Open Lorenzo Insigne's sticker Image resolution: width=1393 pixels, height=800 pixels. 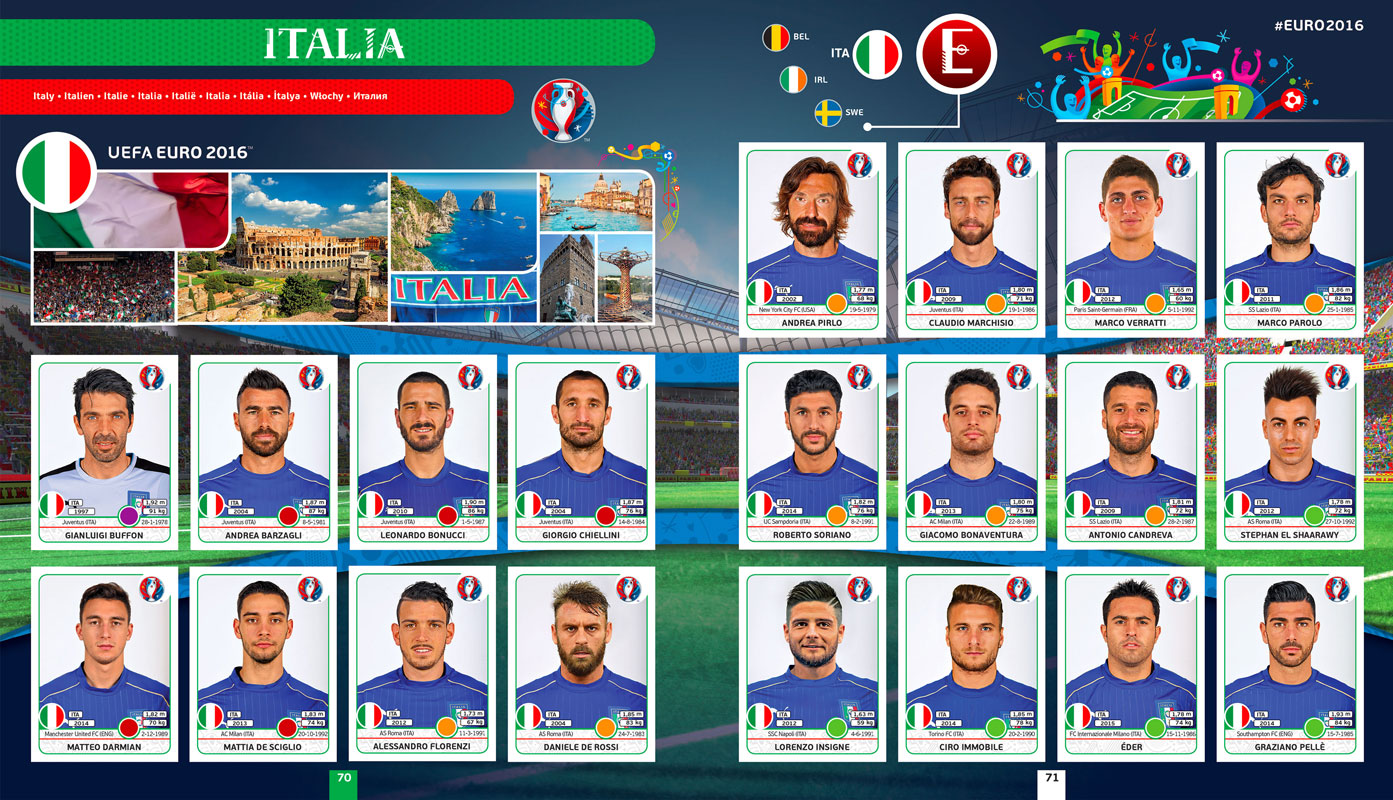tap(812, 662)
